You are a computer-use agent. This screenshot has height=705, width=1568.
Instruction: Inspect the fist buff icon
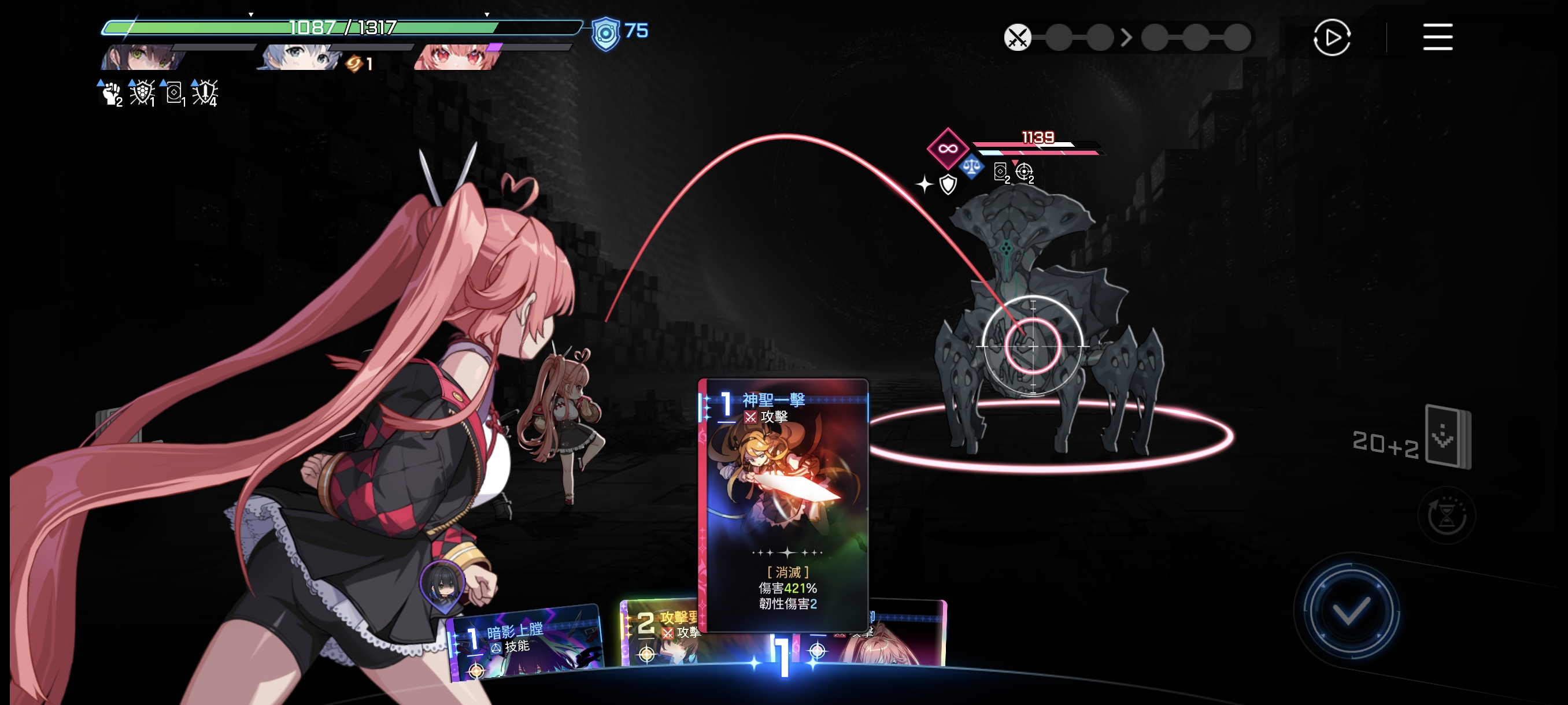pos(111,93)
